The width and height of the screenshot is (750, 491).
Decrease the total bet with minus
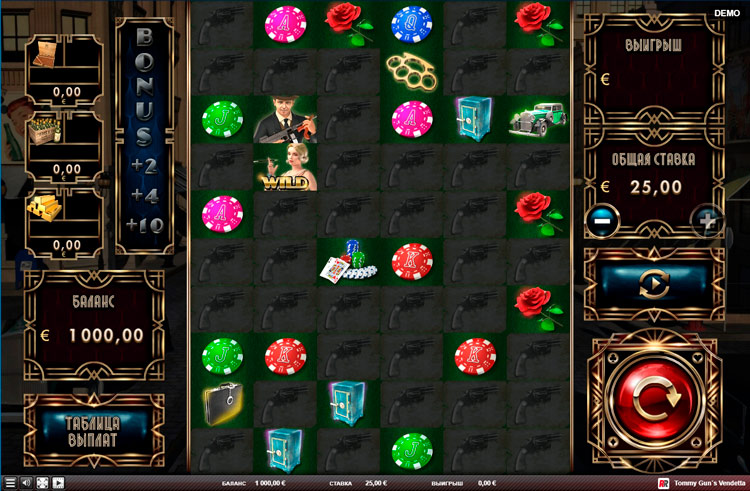[x=602, y=221]
